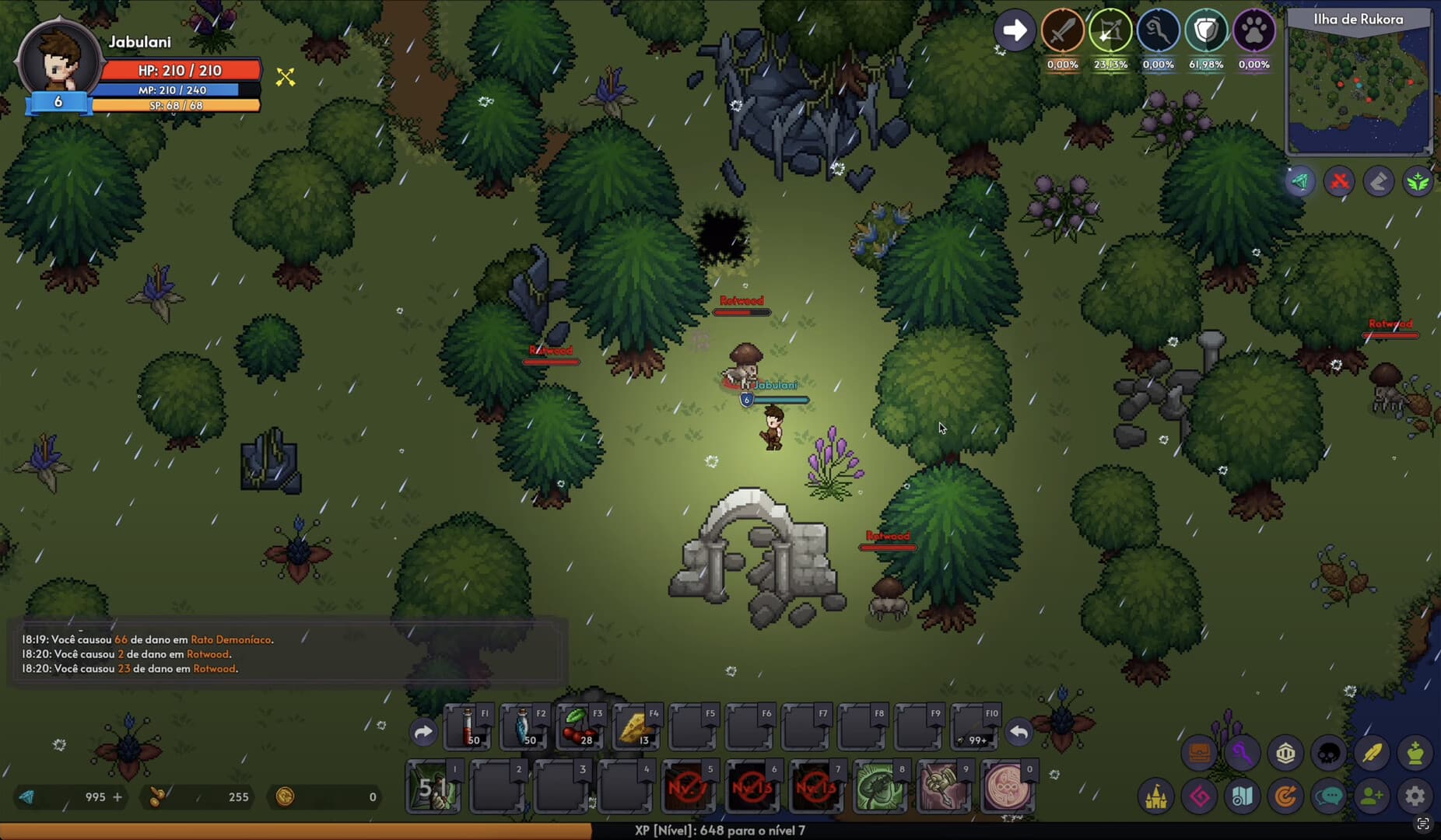This screenshot has width=1441, height=840.
Task: Open the world map icon
Action: 1244,797
